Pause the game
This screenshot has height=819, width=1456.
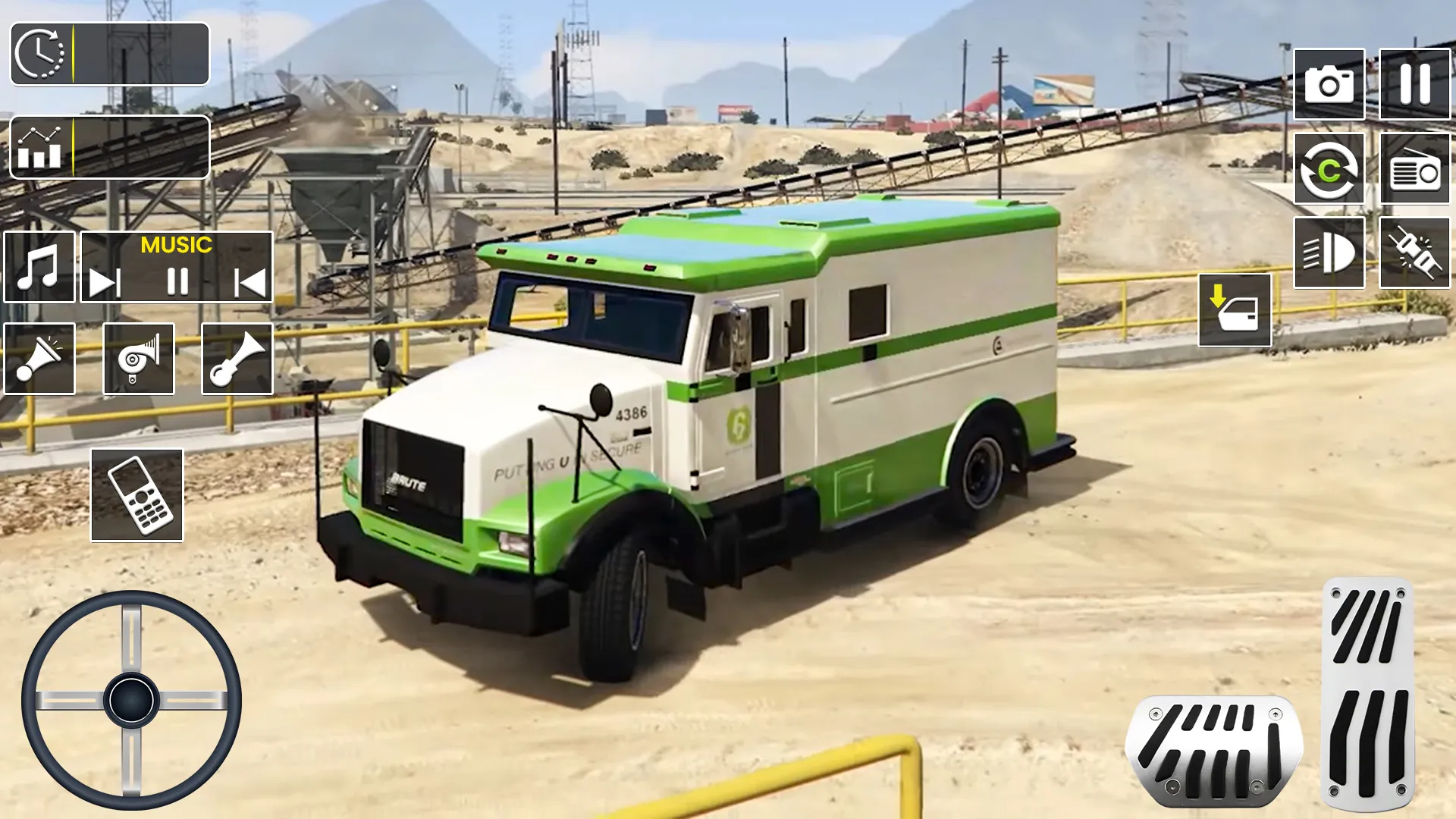[1414, 83]
